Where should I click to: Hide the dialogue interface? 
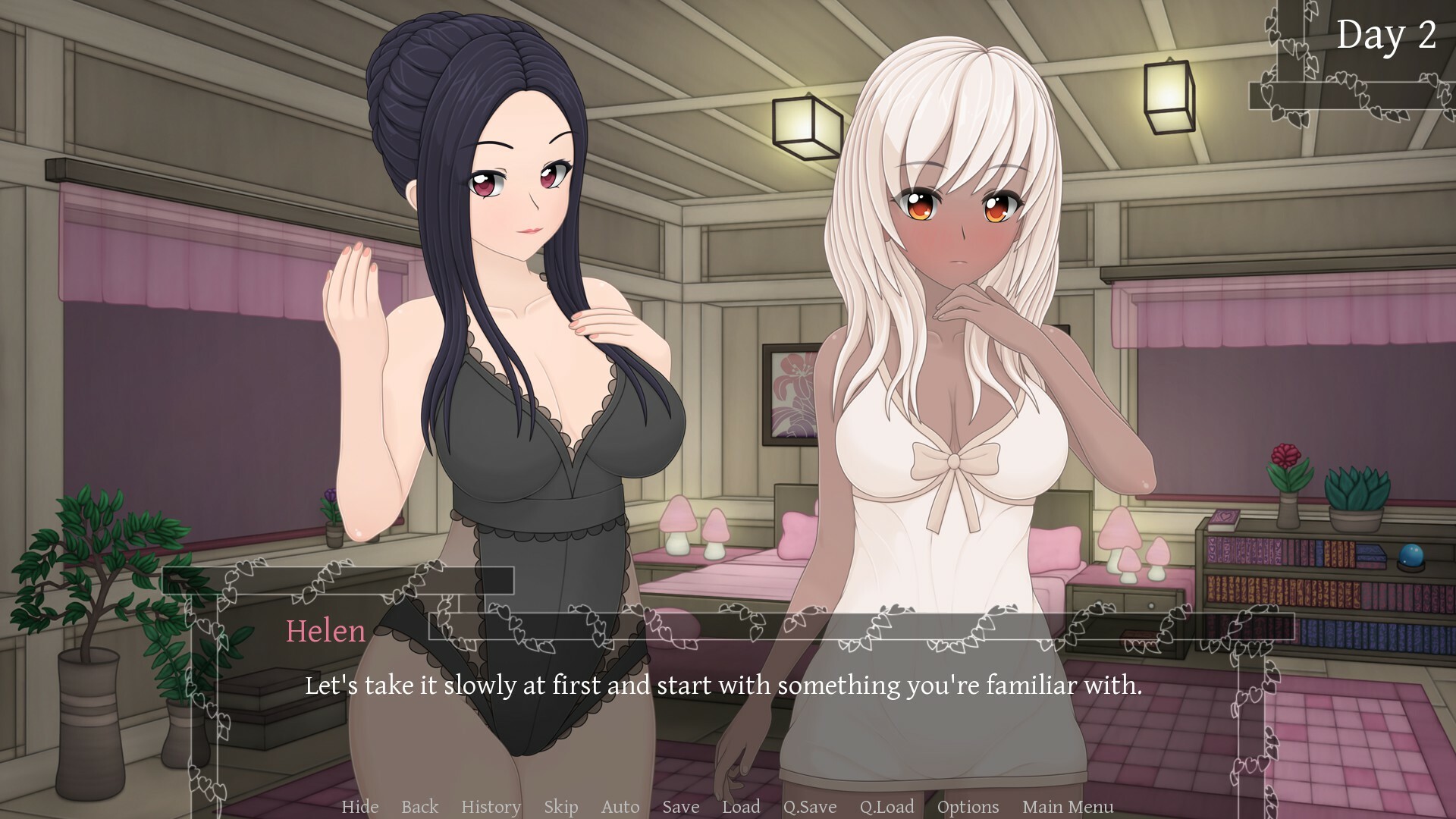tap(361, 807)
